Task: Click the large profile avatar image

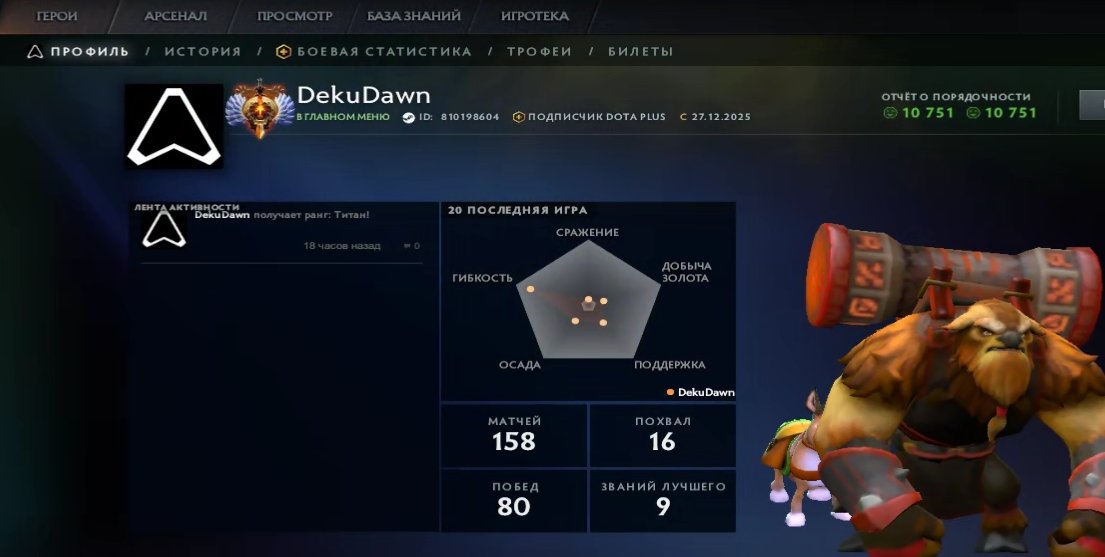Action: (x=174, y=126)
